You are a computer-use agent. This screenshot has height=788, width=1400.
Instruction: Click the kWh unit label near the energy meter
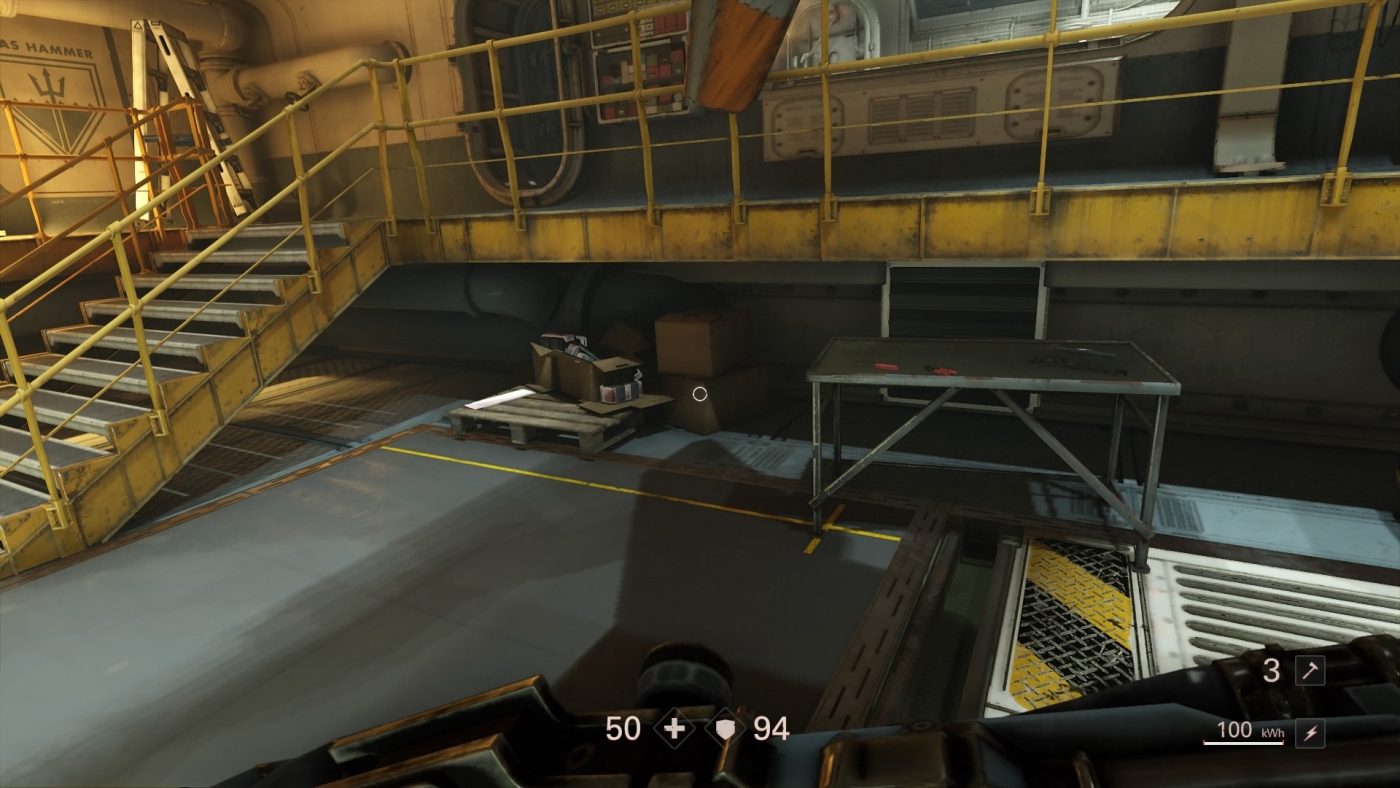[1272, 733]
